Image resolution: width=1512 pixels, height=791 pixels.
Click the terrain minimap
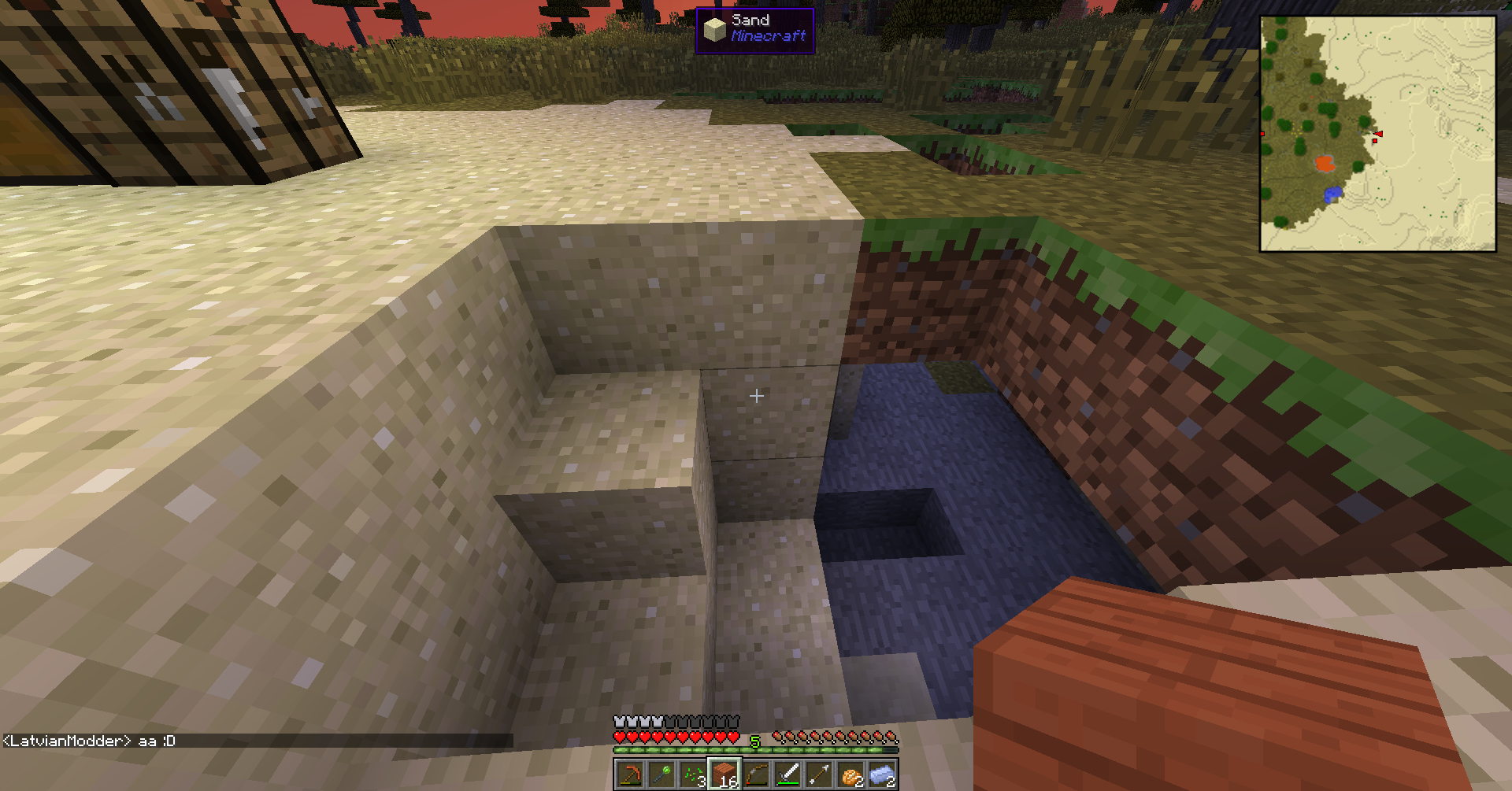1377,134
